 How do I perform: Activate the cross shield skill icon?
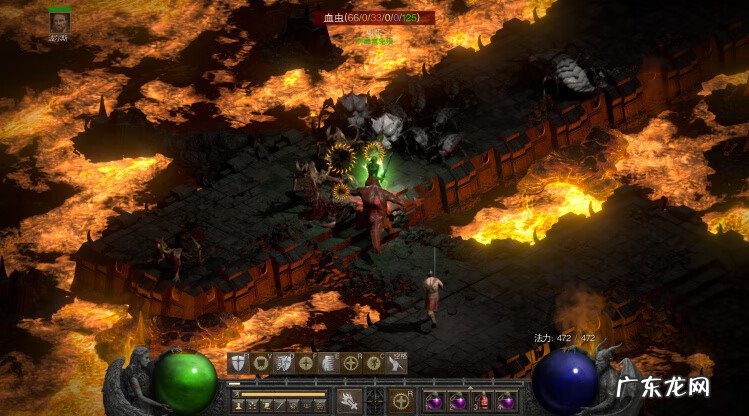coord(239,363)
